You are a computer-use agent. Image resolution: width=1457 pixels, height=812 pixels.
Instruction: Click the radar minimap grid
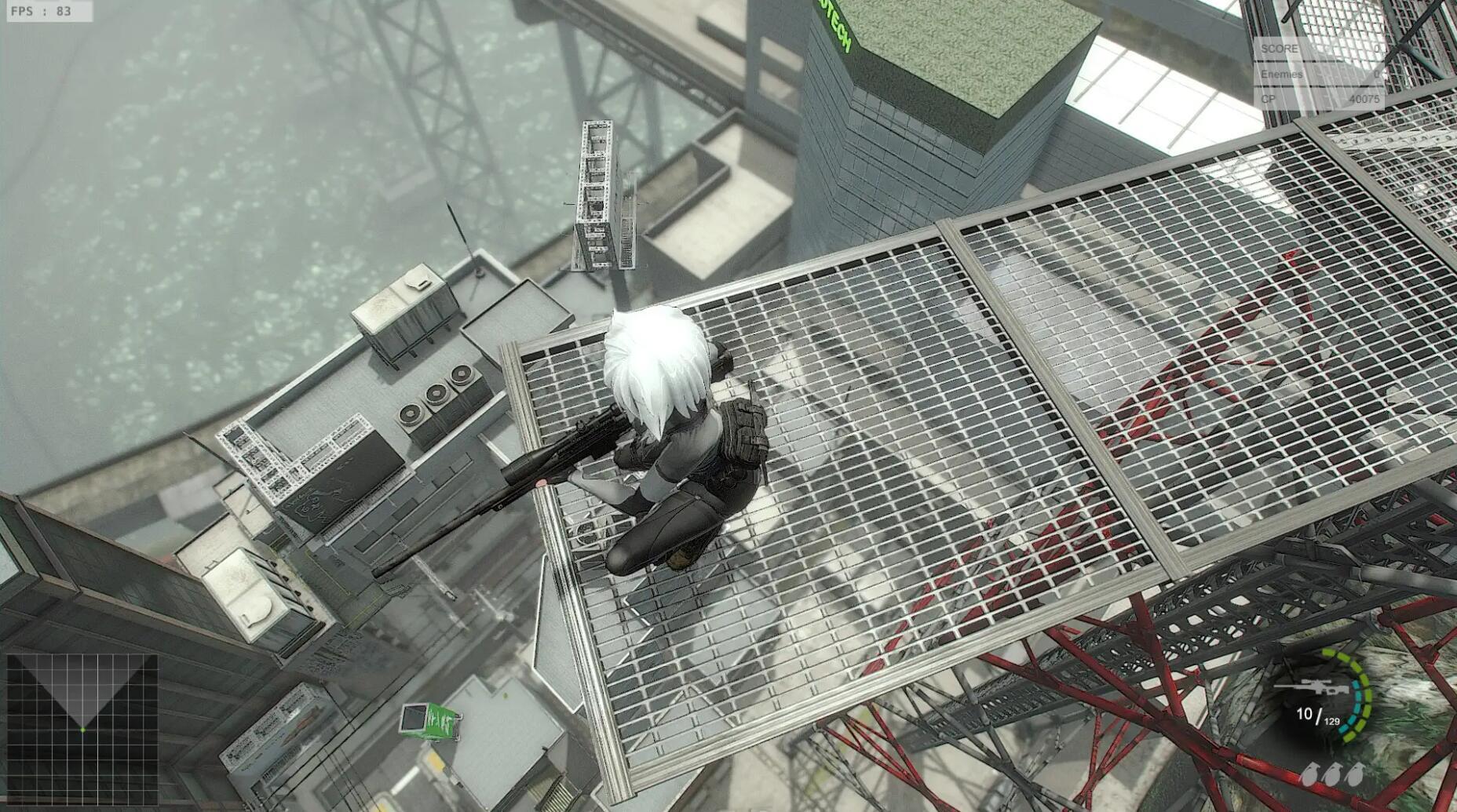click(82, 730)
